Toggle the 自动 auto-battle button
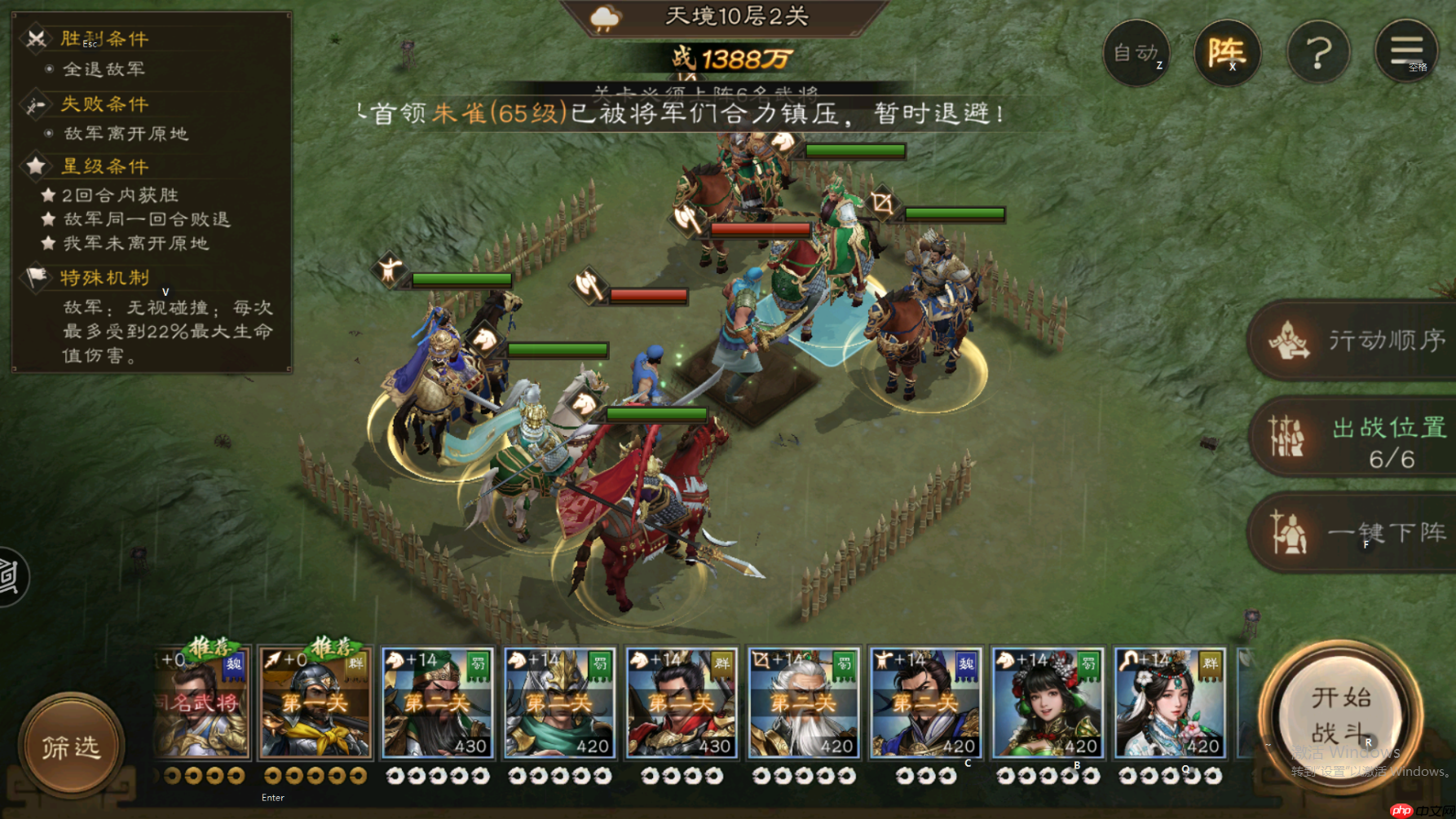This screenshot has height=819, width=1456. tap(1136, 53)
